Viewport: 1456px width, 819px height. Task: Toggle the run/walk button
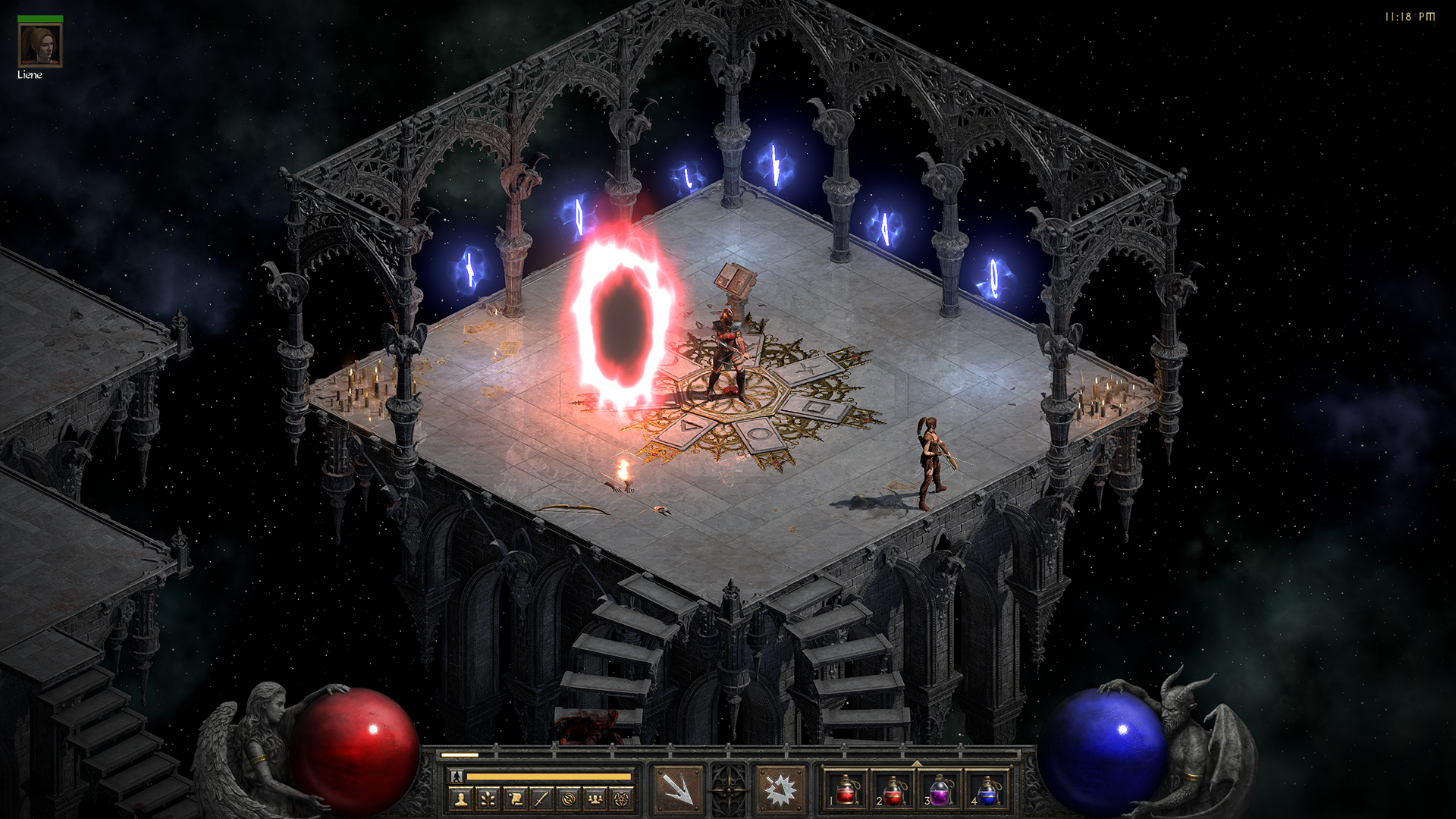457,776
